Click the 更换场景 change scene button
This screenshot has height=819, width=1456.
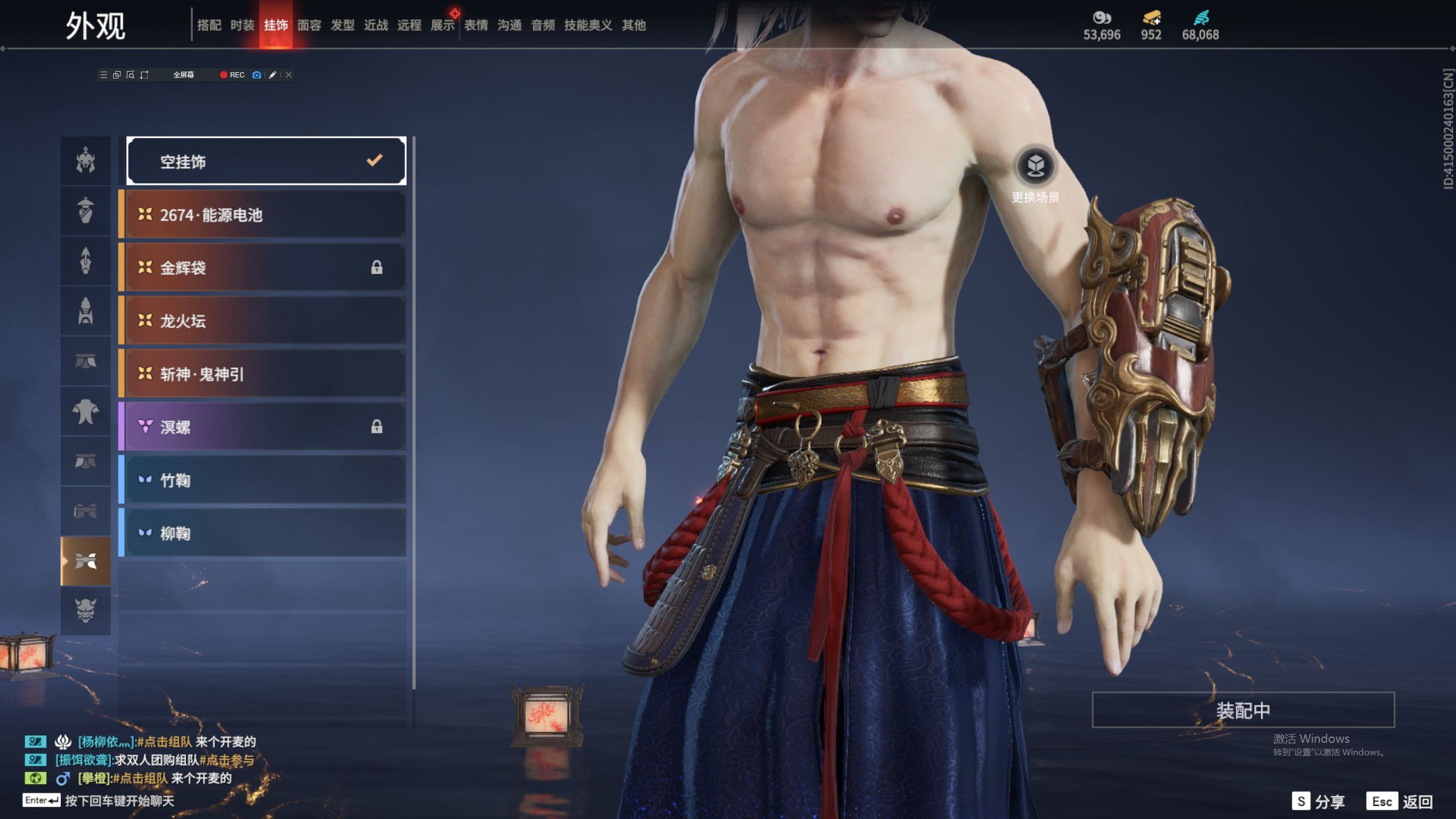pyautogui.click(x=1035, y=167)
